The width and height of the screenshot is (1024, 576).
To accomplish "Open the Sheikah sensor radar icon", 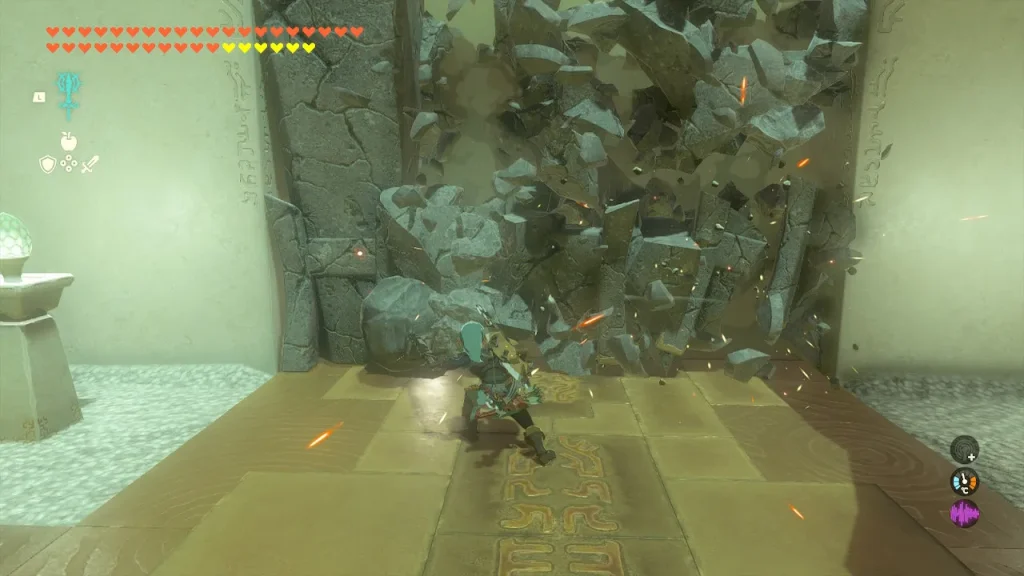I will tap(963, 449).
